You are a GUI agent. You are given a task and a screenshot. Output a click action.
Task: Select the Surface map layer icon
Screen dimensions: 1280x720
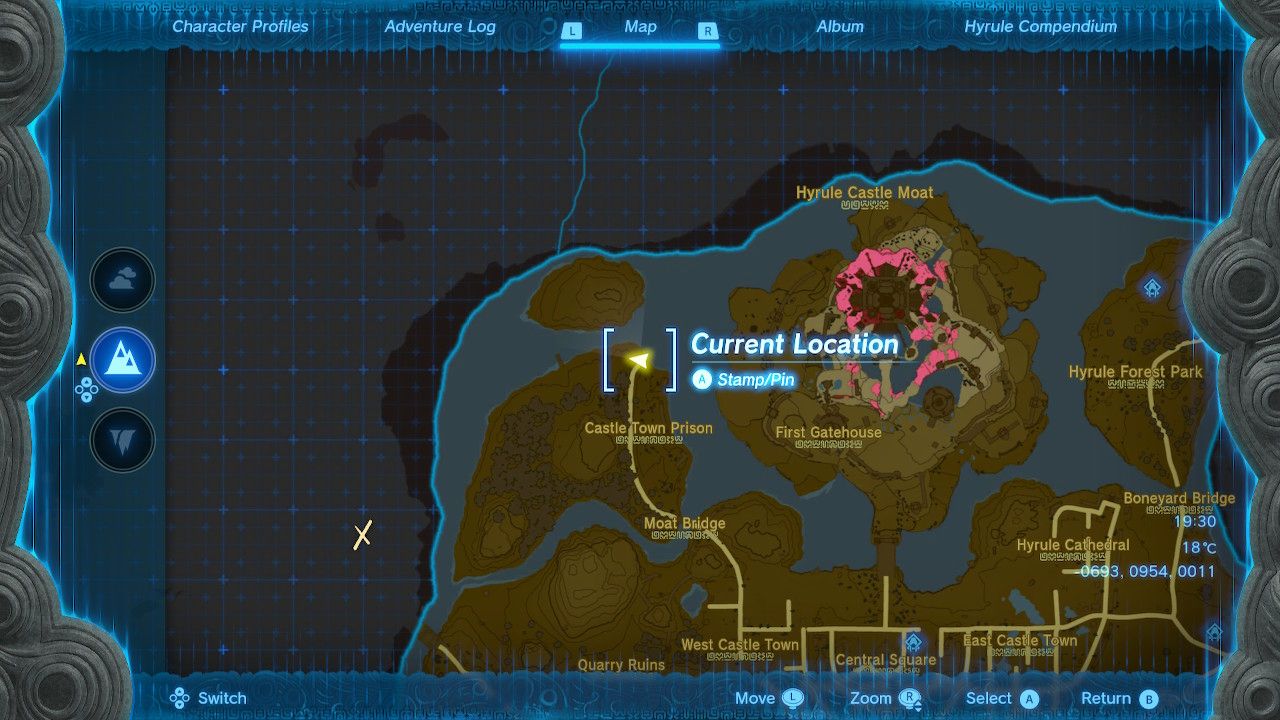(122, 361)
